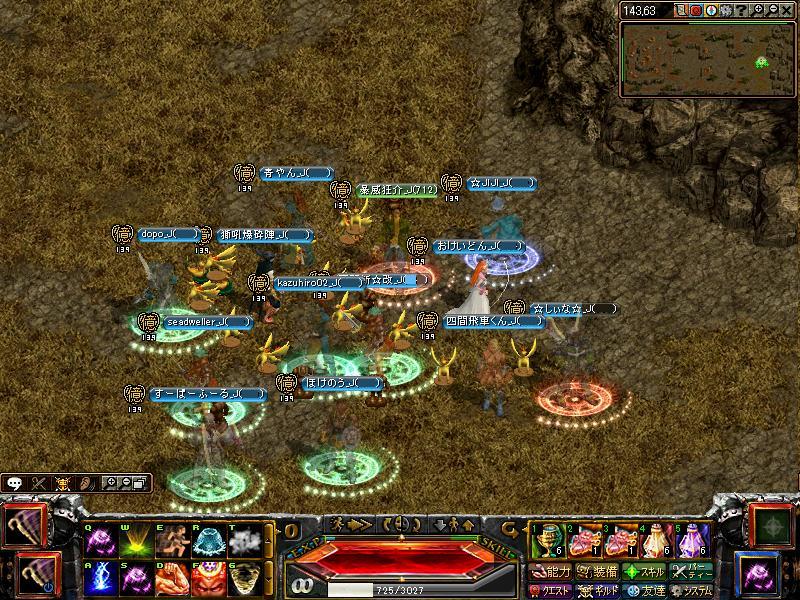This screenshot has height=600, width=800.
Task: Select the flexing arm skill on D
Action: pos(172,577)
